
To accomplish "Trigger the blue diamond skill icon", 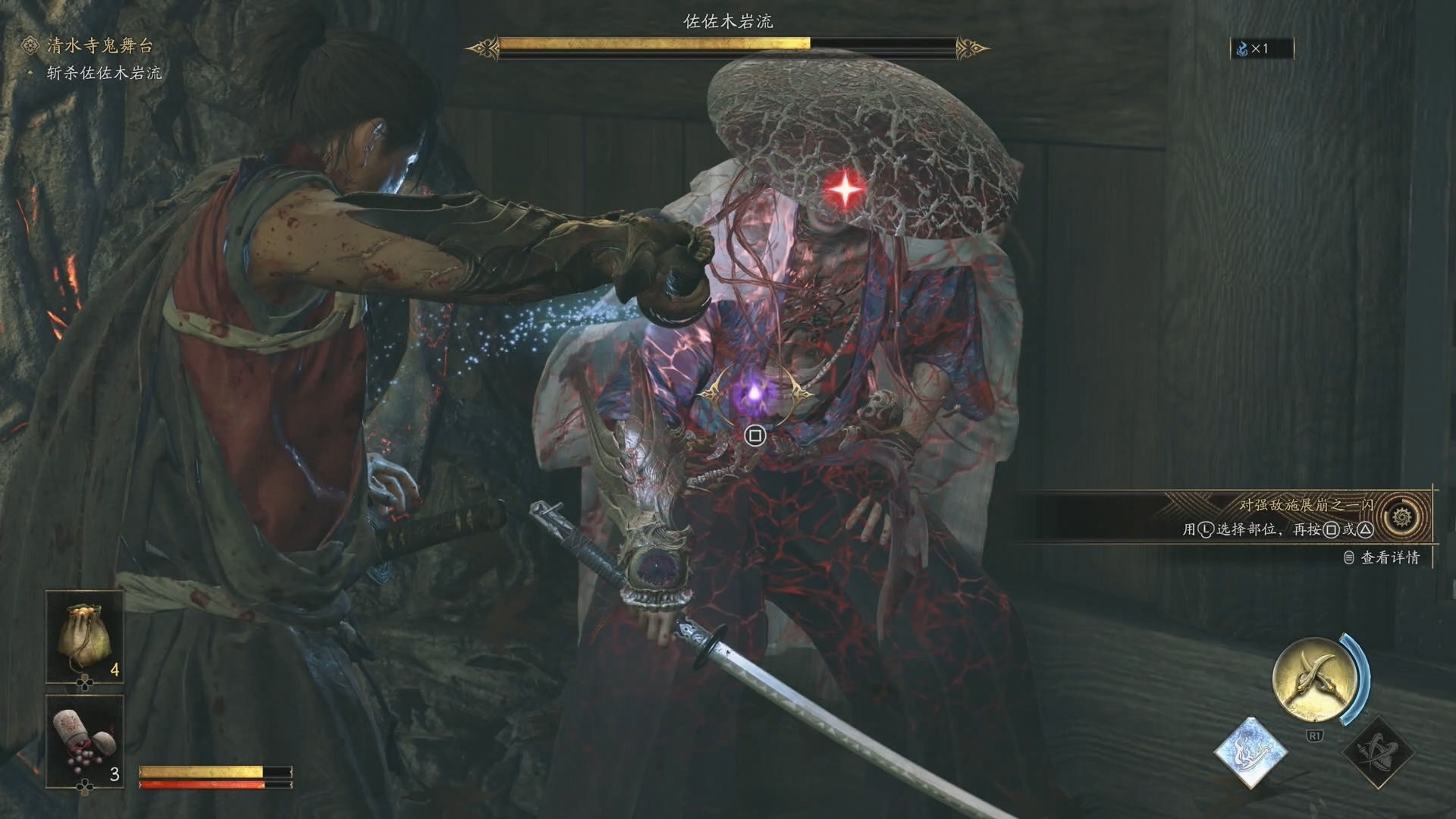I will pyautogui.click(x=1250, y=752).
